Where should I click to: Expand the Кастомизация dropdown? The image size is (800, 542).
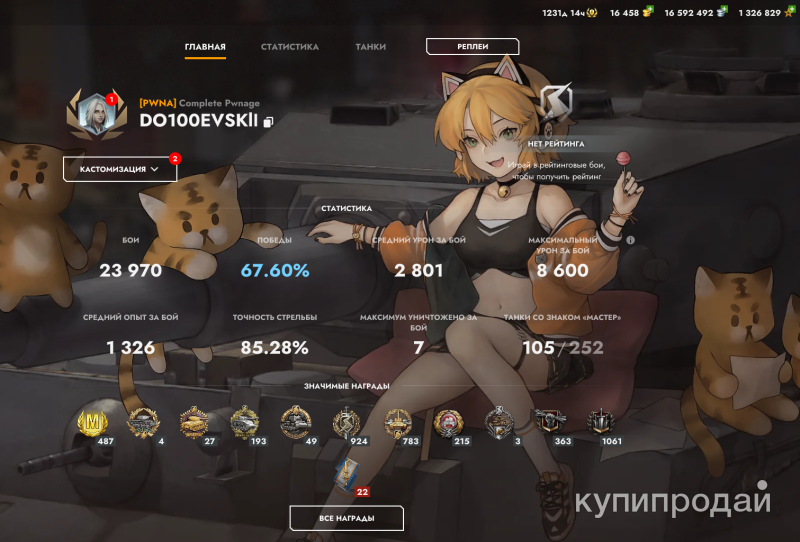(119, 169)
